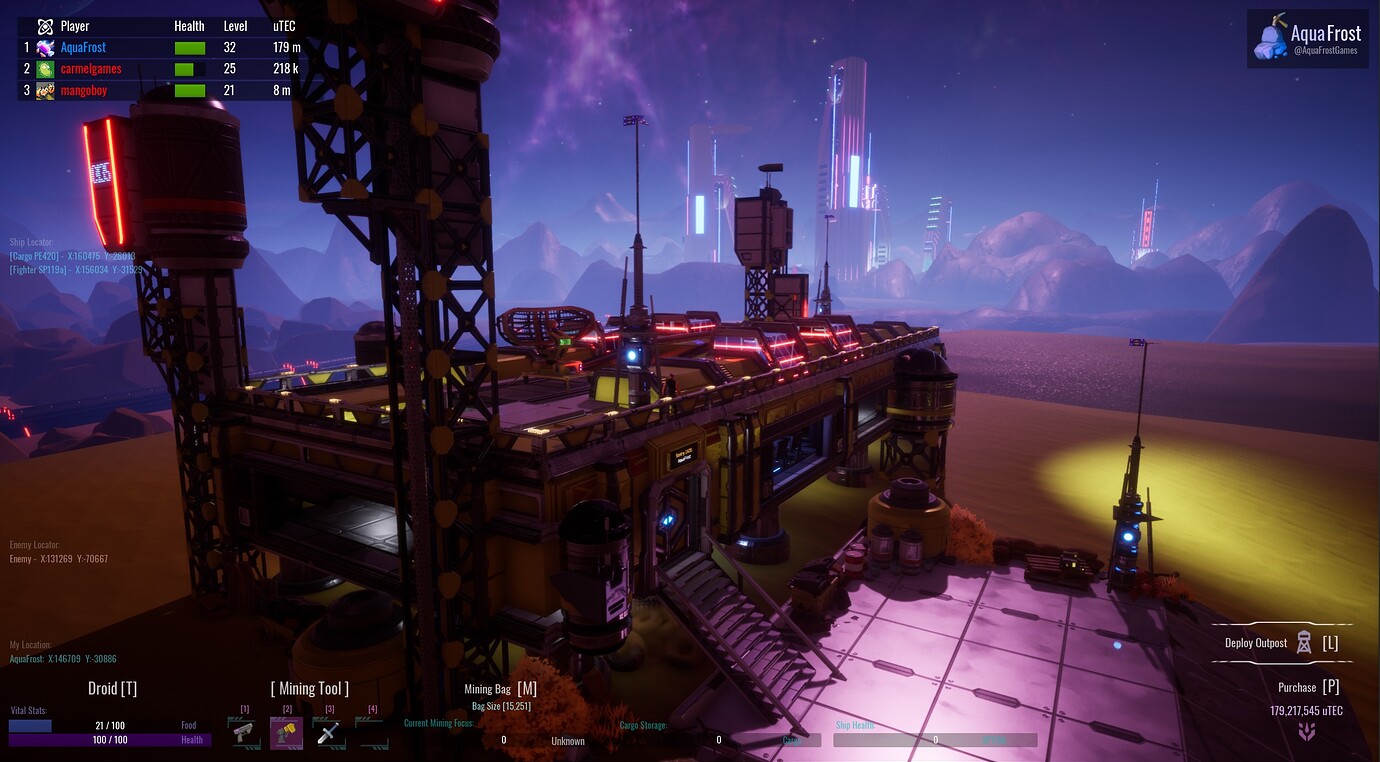Image resolution: width=1380 pixels, height=762 pixels.
Task: Click carmelgames' green avatar icon
Action: coord(43,68)
